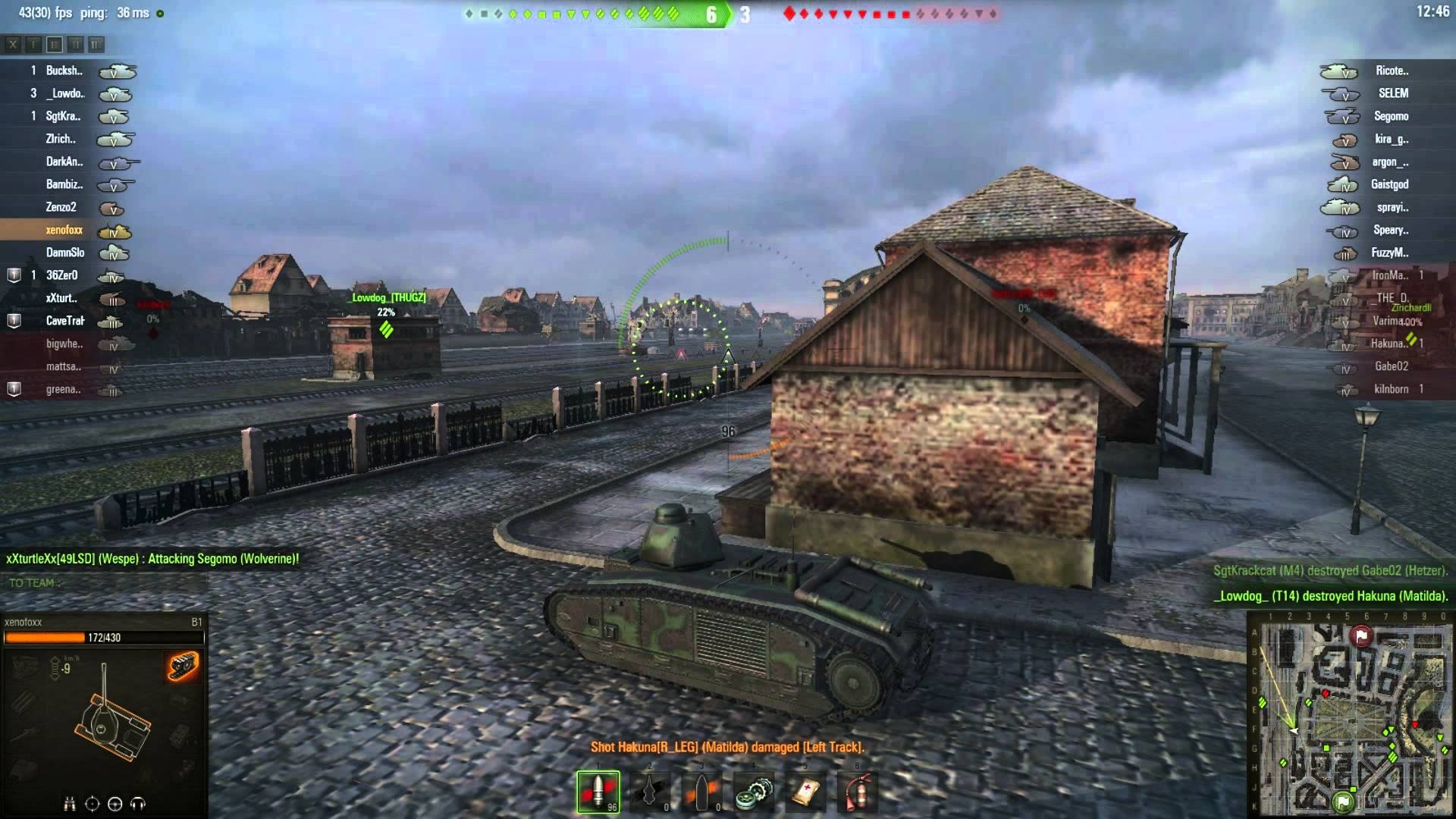
Task: Click the steering wheel driver indicator
Action: (115, 802)
